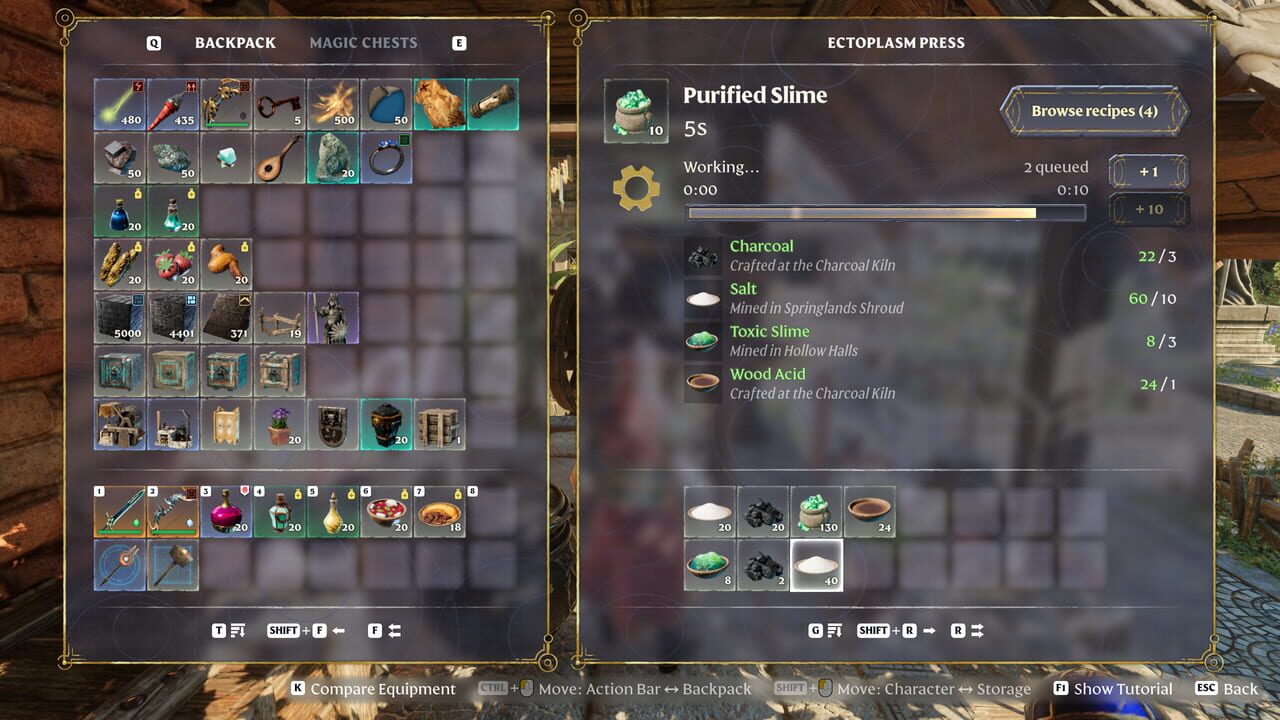Queue one more craft with the +1 button
The image size is (1280, 720).
point(1147,171)
